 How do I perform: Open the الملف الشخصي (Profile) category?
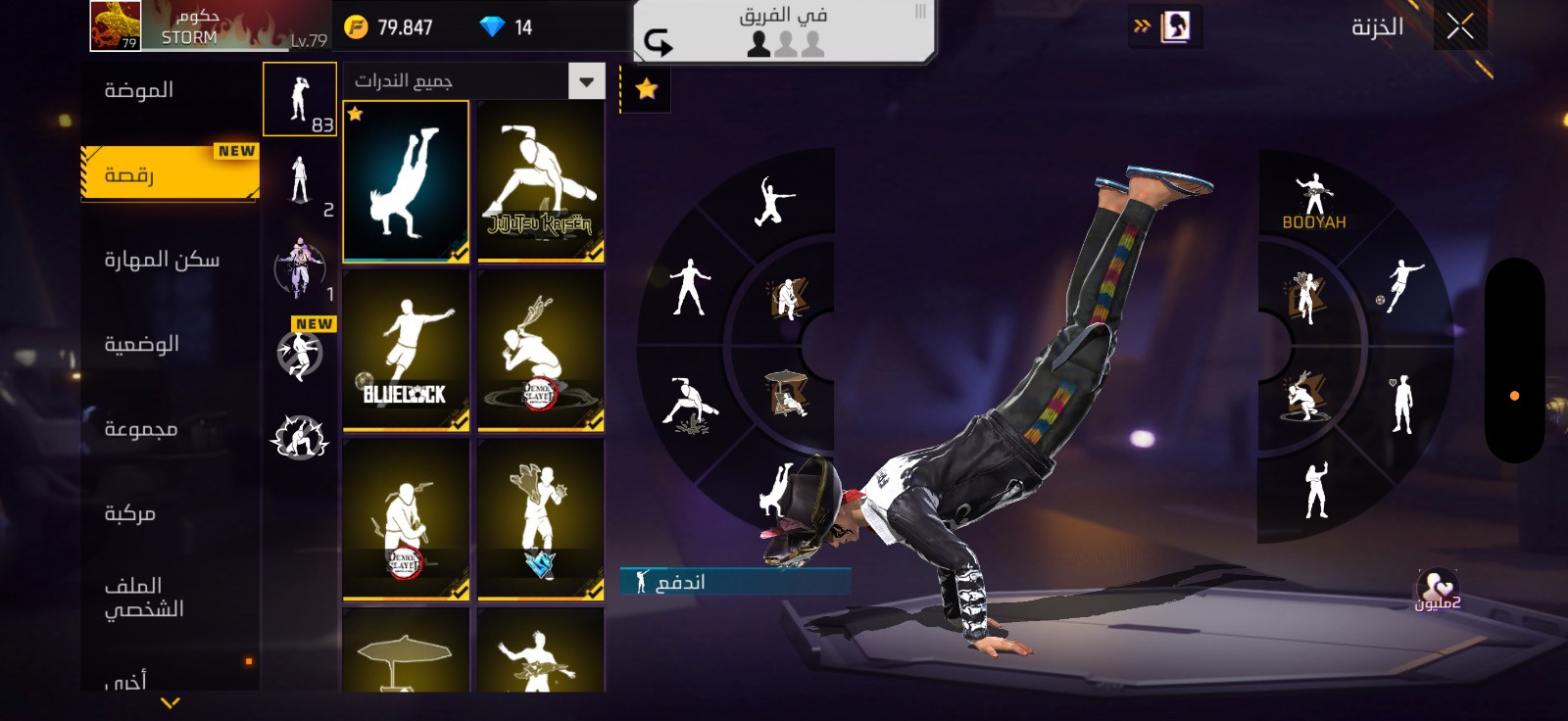coord(144,598)
